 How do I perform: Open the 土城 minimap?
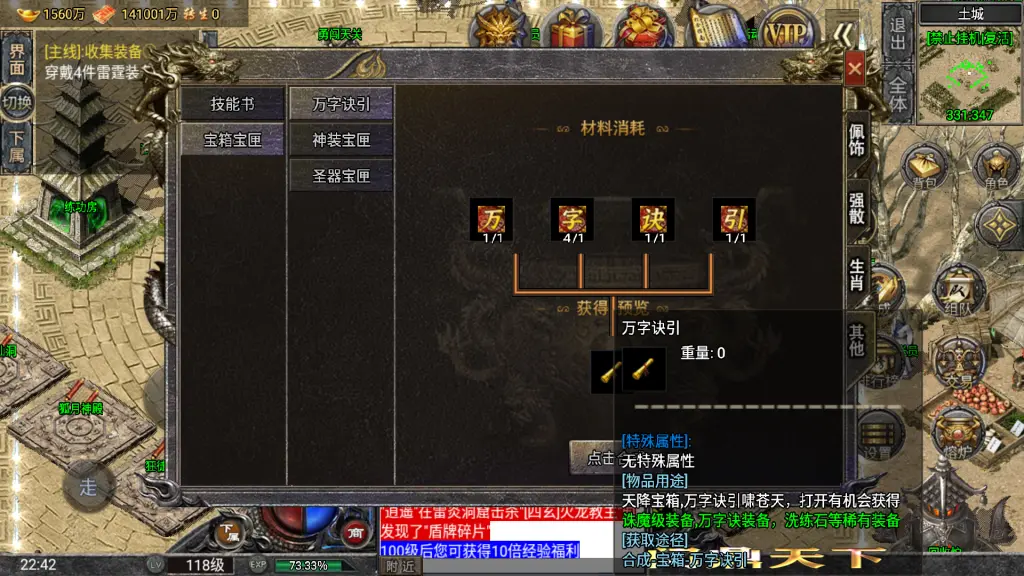point(970,72)
